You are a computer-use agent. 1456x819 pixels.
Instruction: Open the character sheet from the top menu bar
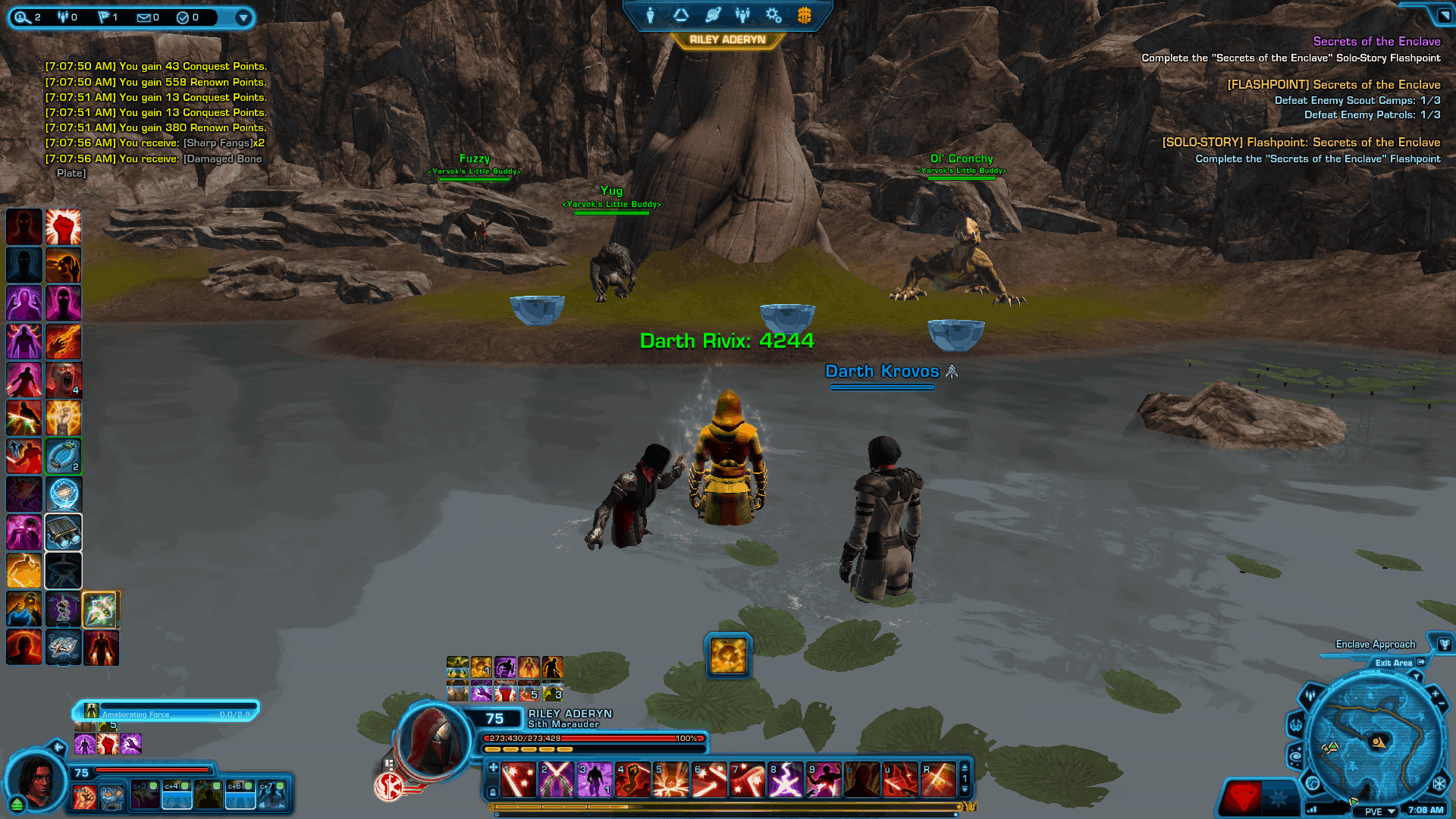pos(650,15)
